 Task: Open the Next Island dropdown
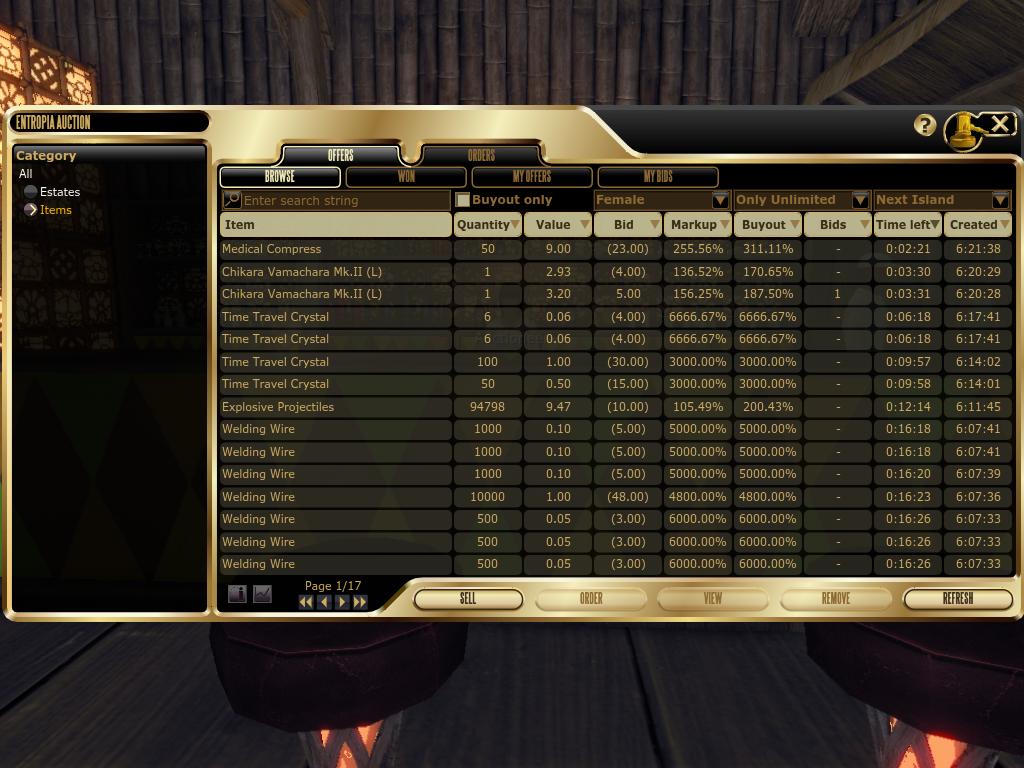point(1000,200)
